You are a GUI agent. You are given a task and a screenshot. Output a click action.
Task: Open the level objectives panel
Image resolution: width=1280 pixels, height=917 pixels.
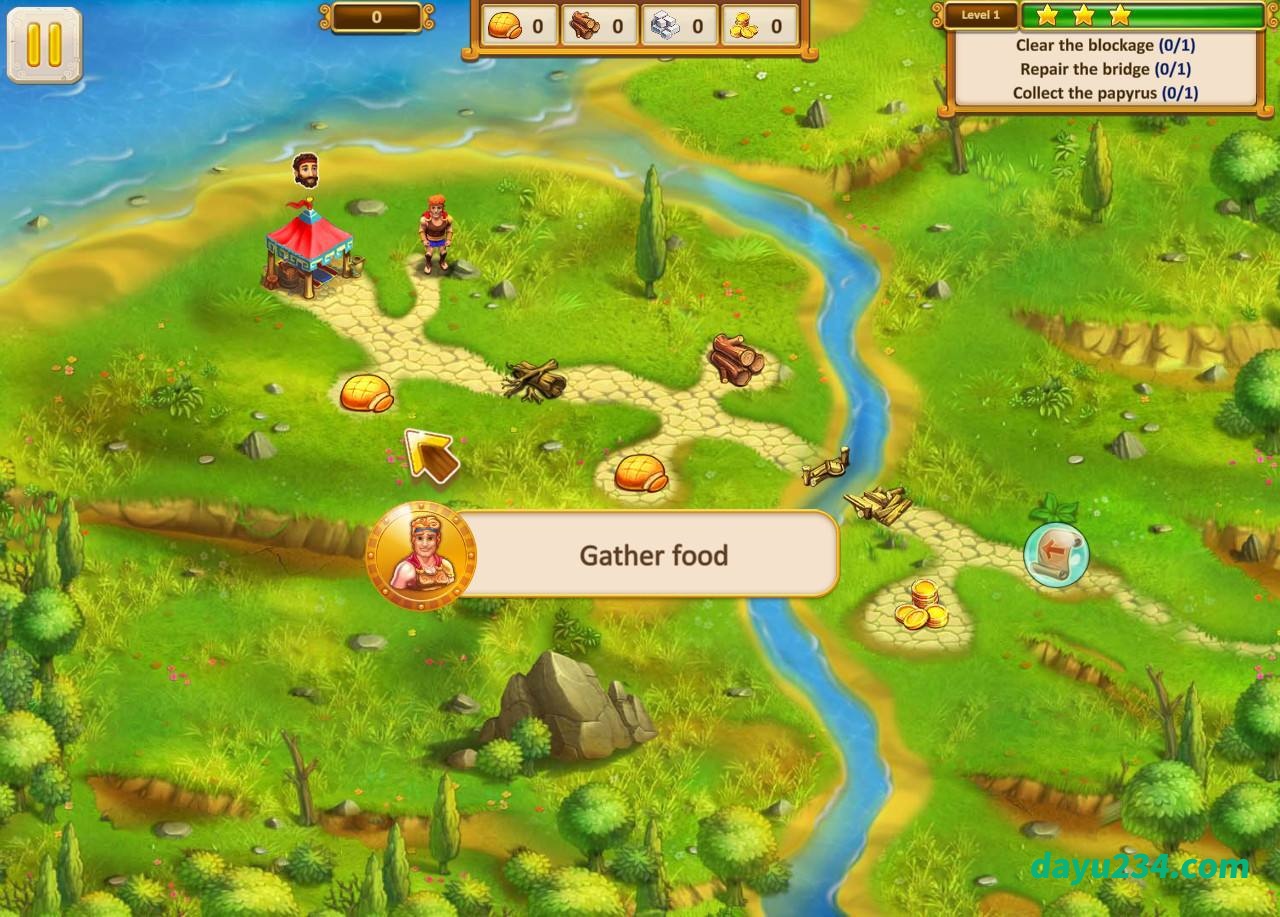pyautogui.click(x=1104, y=69)
